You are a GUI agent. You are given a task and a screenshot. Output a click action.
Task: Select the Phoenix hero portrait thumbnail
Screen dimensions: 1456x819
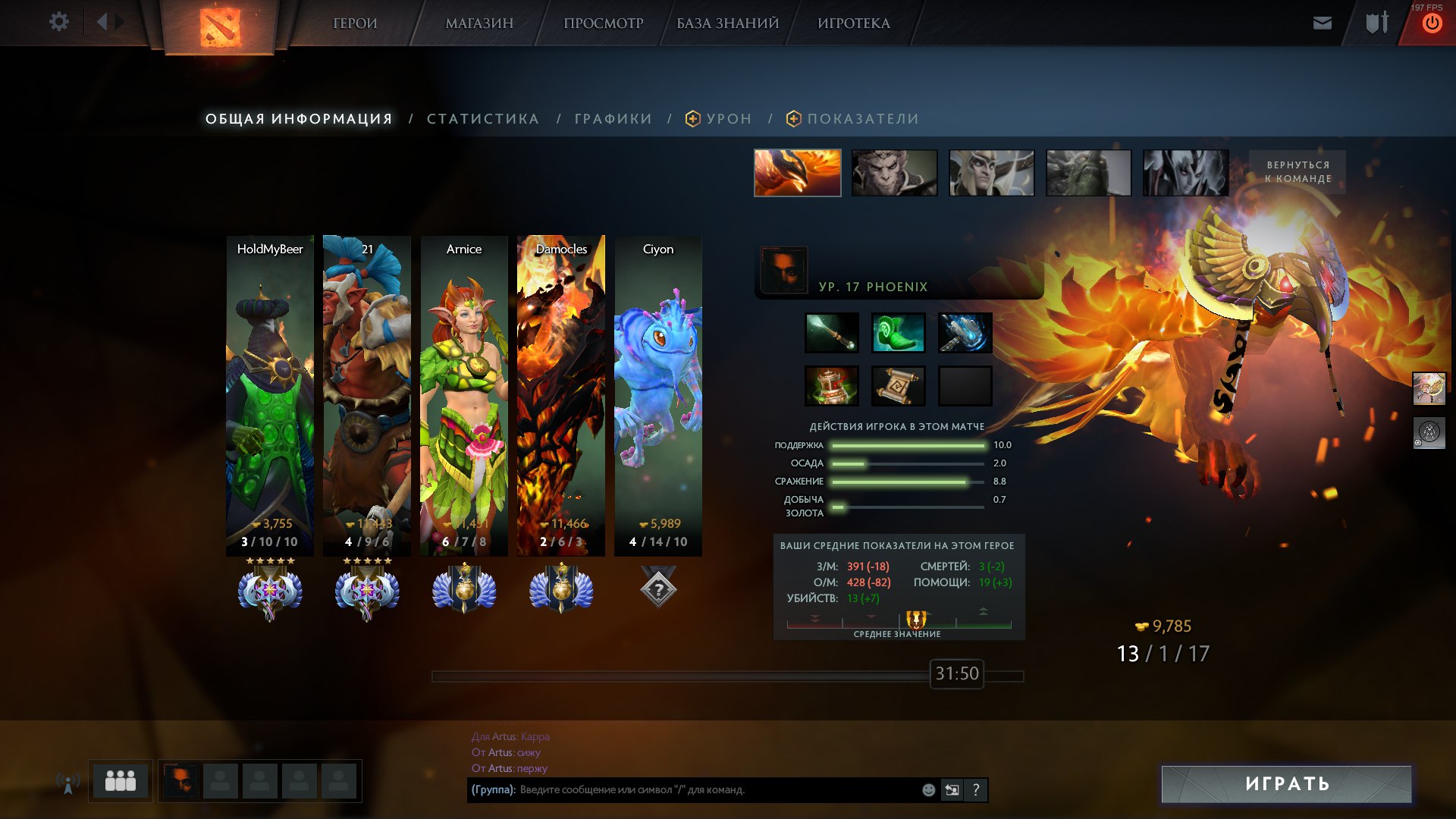click(797, 173)
